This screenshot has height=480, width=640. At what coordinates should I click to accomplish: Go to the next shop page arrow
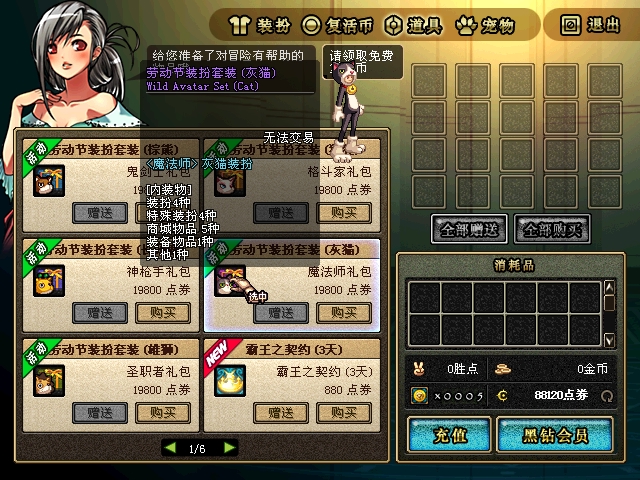pyautogui.click(x=227, y=449)
